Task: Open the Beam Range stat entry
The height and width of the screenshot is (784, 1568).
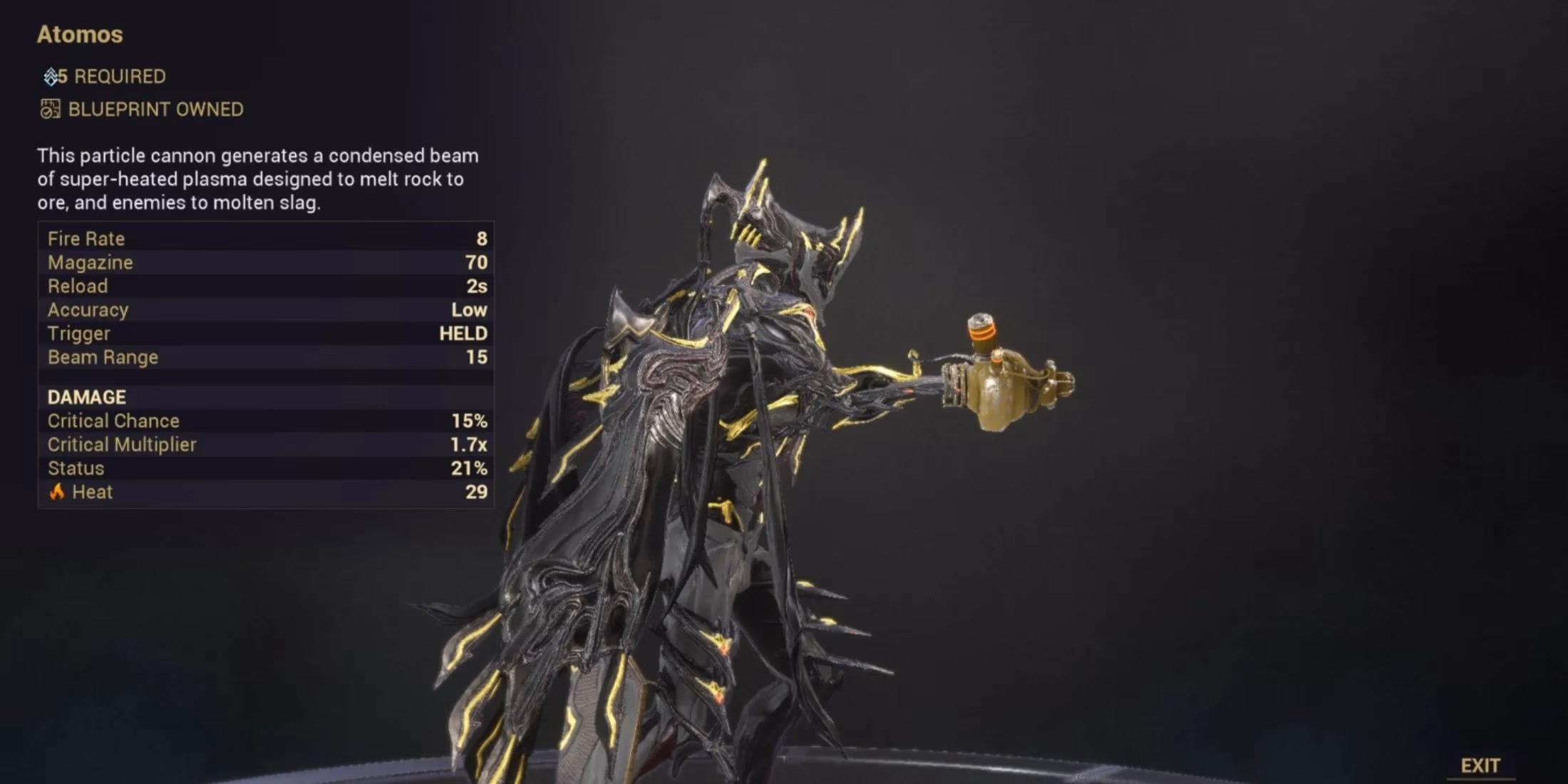Action: [x=264, y=356]
